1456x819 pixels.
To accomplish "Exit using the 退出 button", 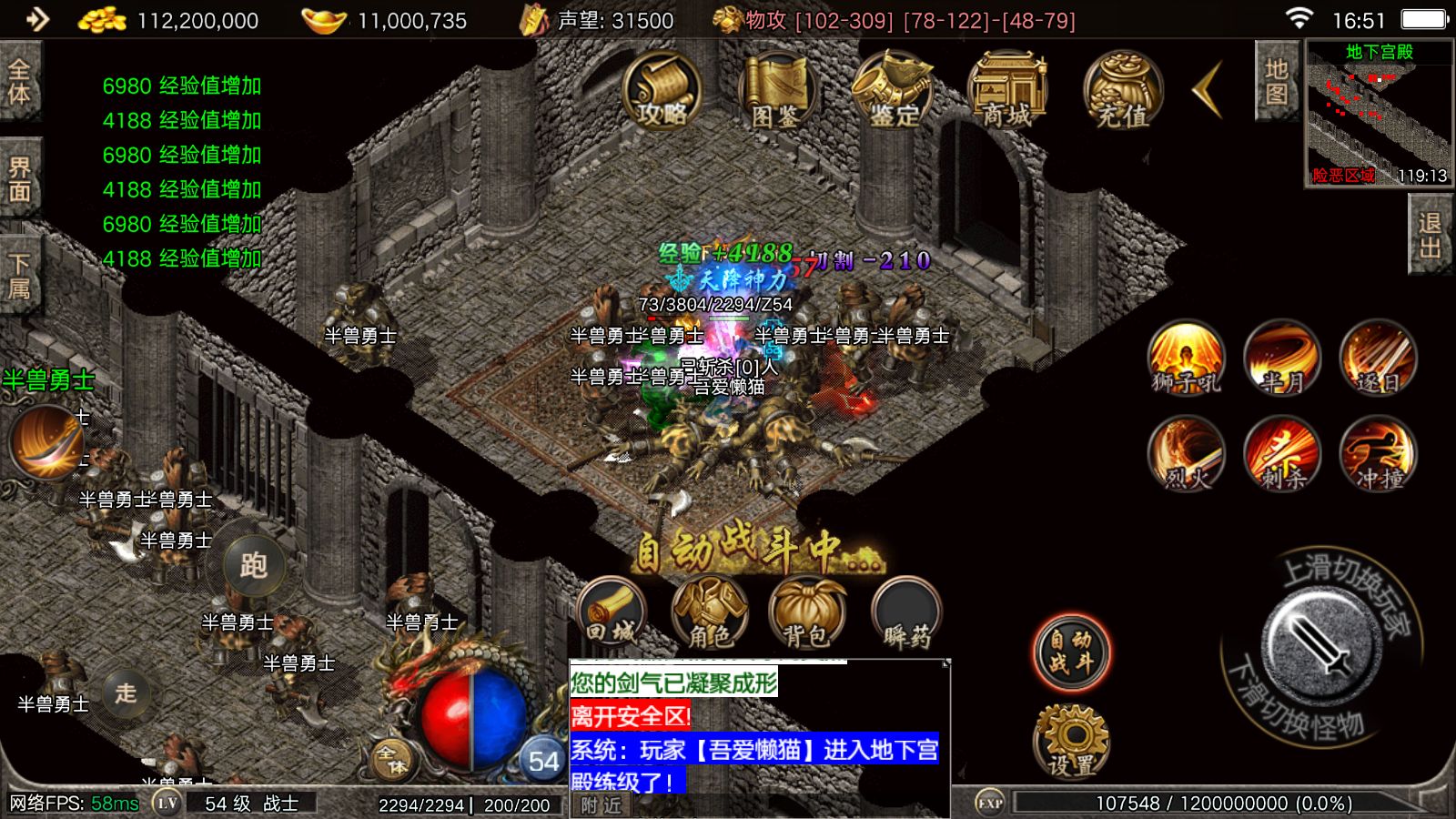I will tap(1430, 236).
